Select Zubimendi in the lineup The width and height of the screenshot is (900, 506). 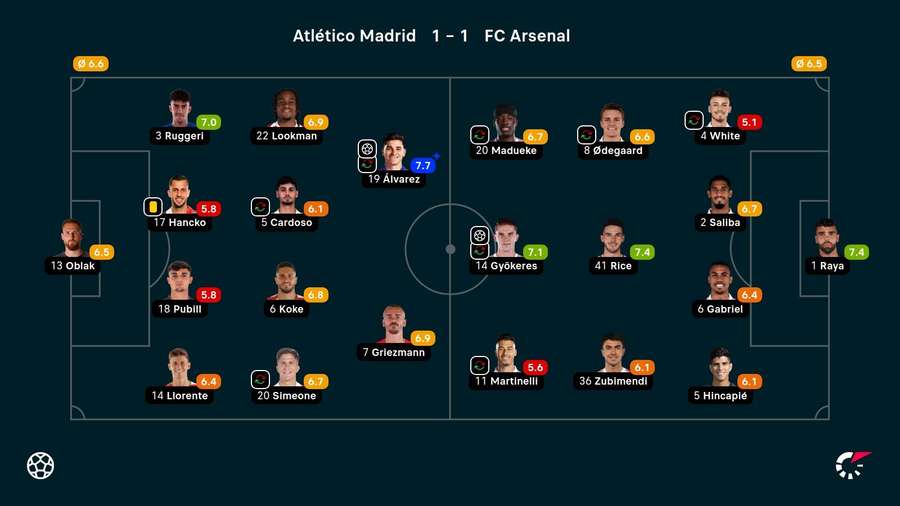pyautogui.click(x=614, y=355)
